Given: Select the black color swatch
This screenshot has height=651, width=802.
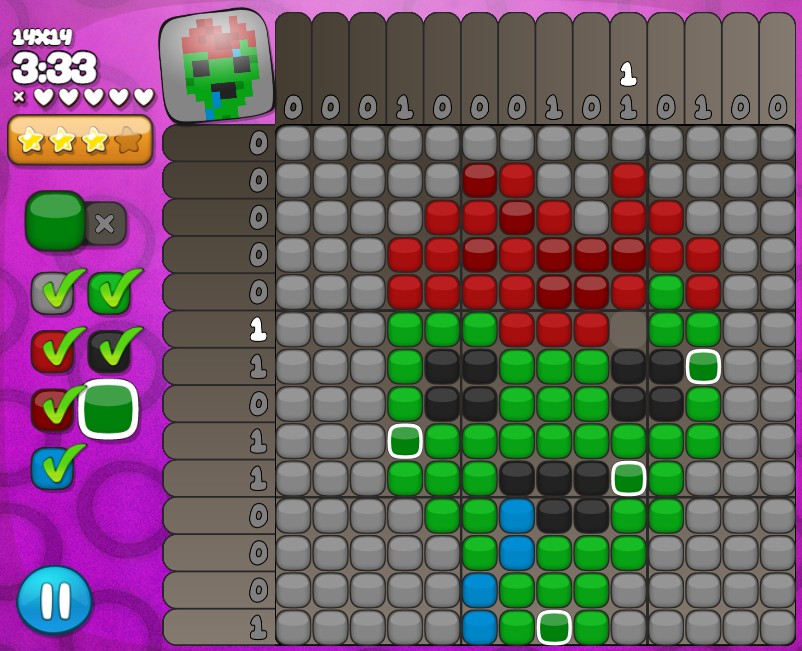Looking at the screenshot, I should 109,350.
